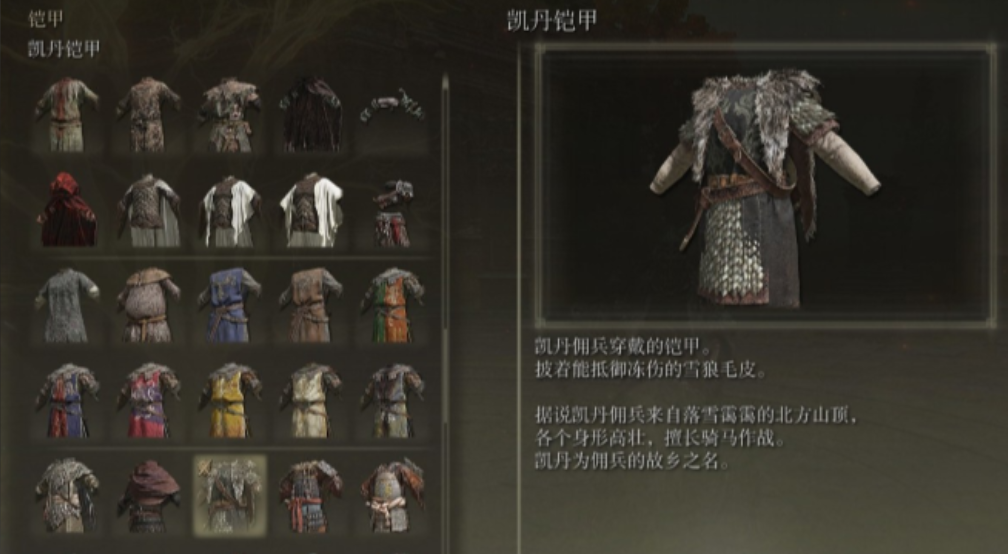The width and height of the screenshot is (1008, 554).
Task: Select the plain grey chainmail armor
Action: pyautogui.click(x=67, y=304)
